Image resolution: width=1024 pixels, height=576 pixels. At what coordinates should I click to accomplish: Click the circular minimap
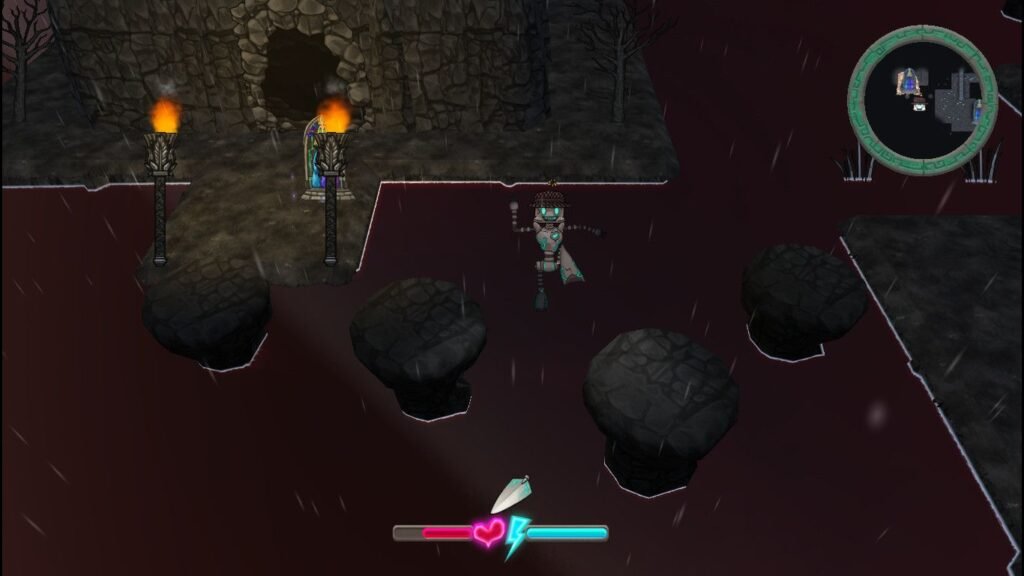[922, 100]
